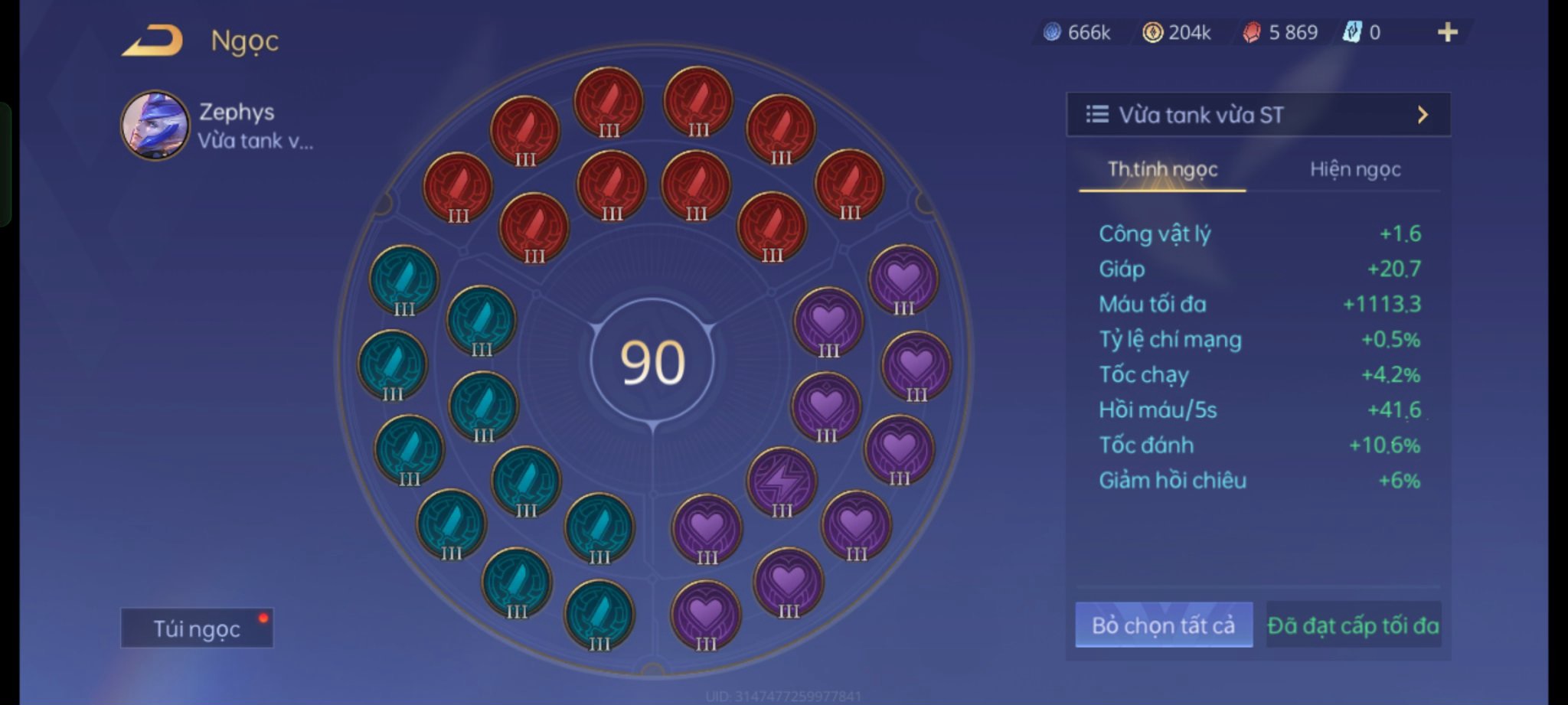Open the Túi ngọc bag

[197, 628]
